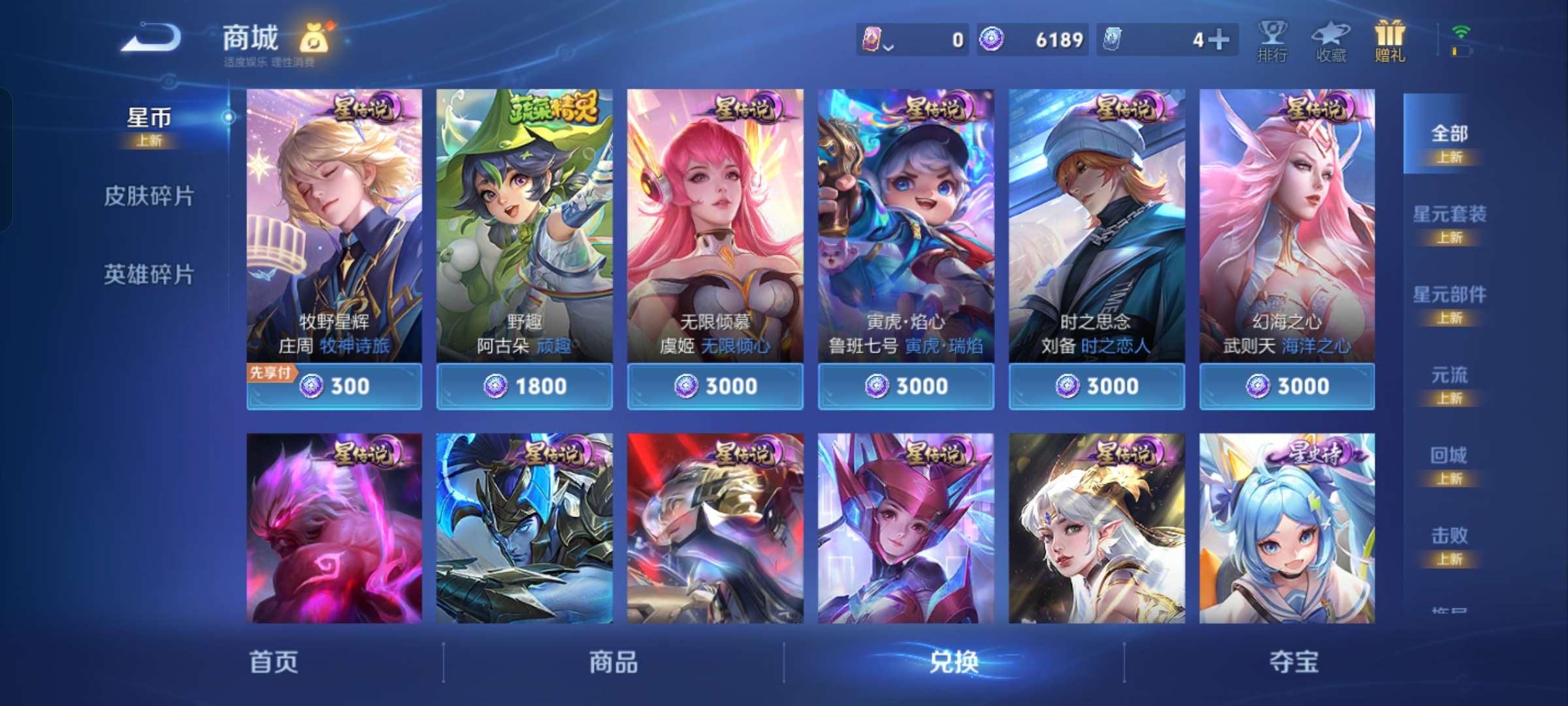Click the 300 price button for 牧野星辉
Viewport: 1568px width, 706px height.
(x=353, y=386)
